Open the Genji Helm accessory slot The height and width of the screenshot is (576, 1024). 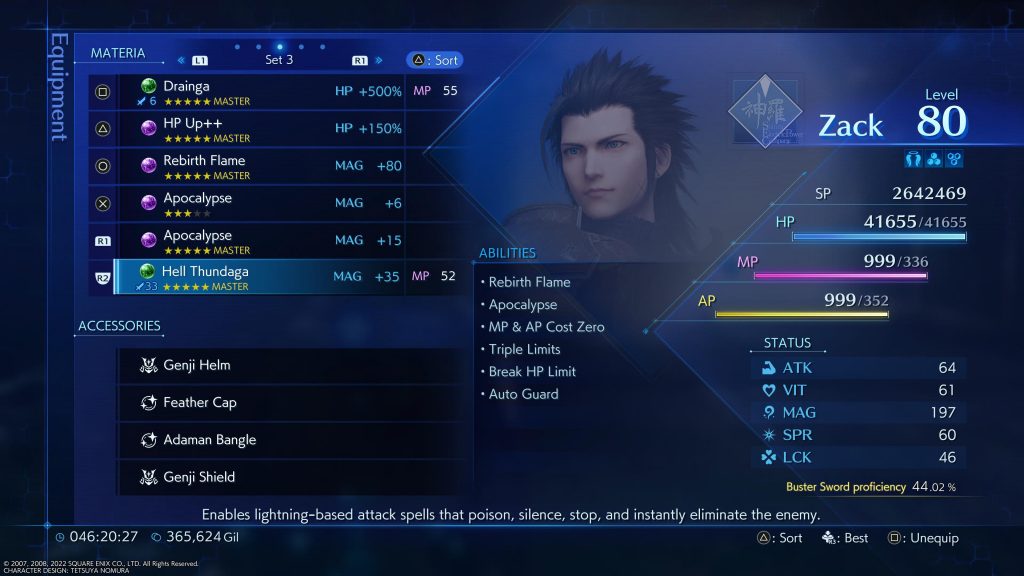[x=290, y=366]
